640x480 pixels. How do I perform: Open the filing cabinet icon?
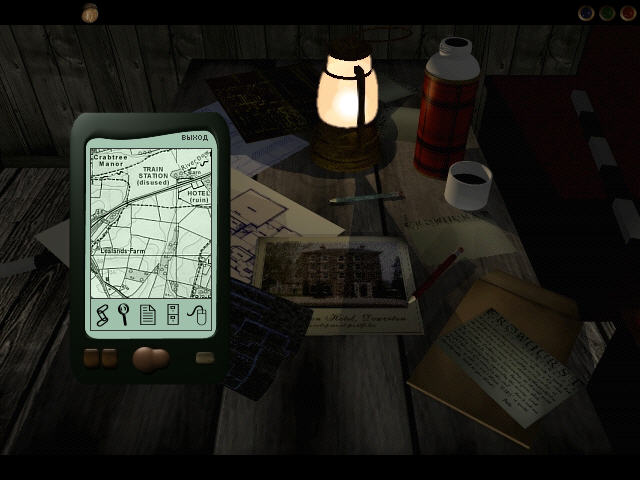click(x=172, y=316)
